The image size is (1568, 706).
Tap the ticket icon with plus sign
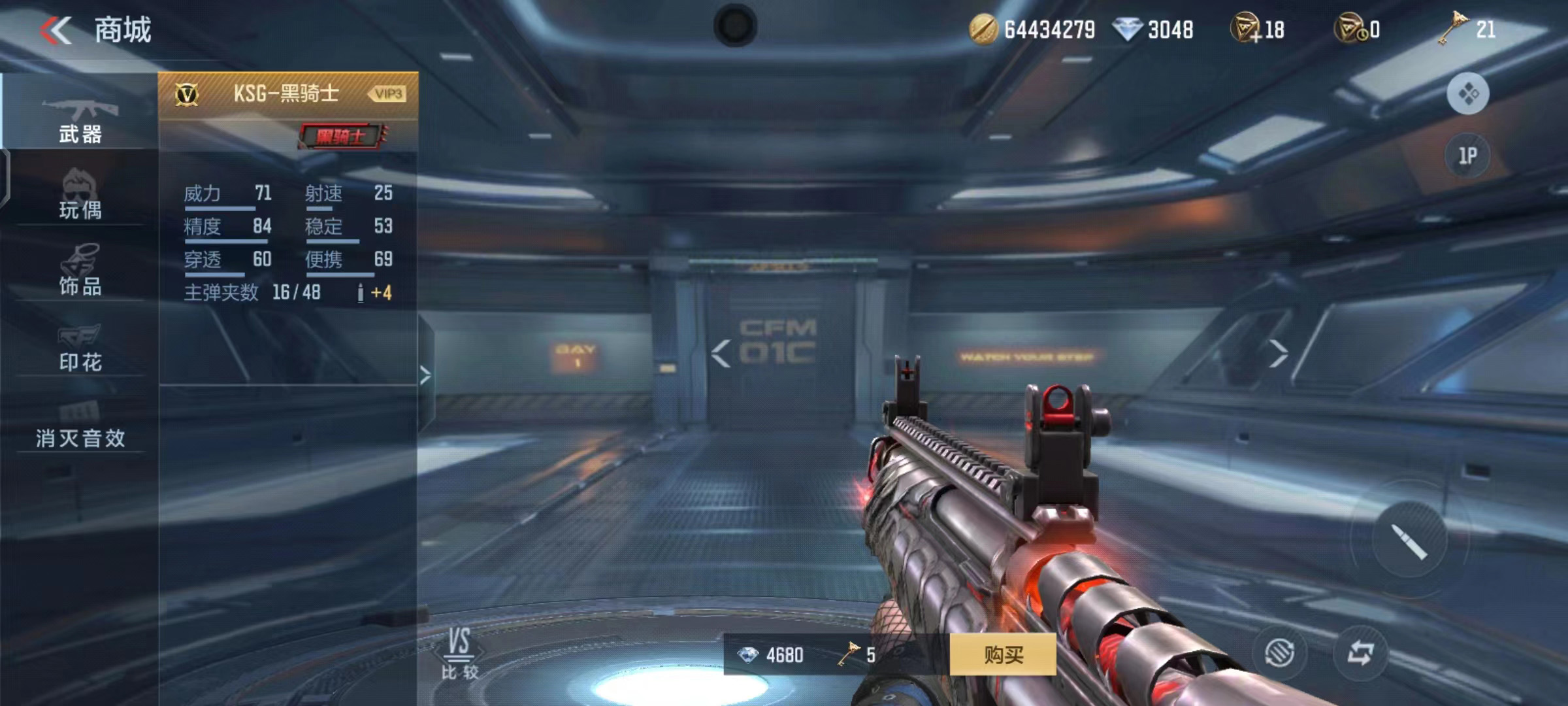(x=1245, y=30)
